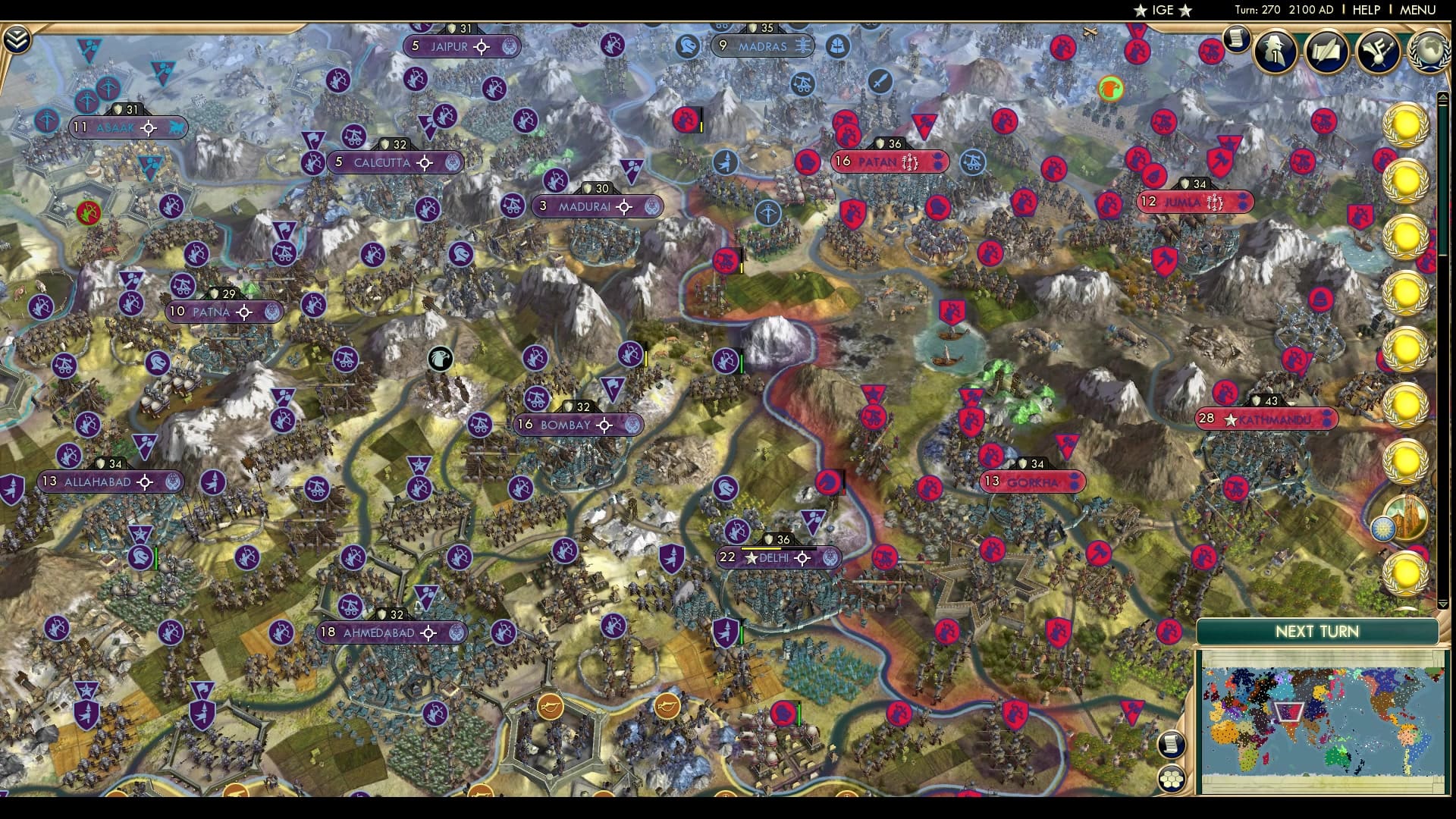Toggle strategic view with the hex icon

pos(1172,779)
